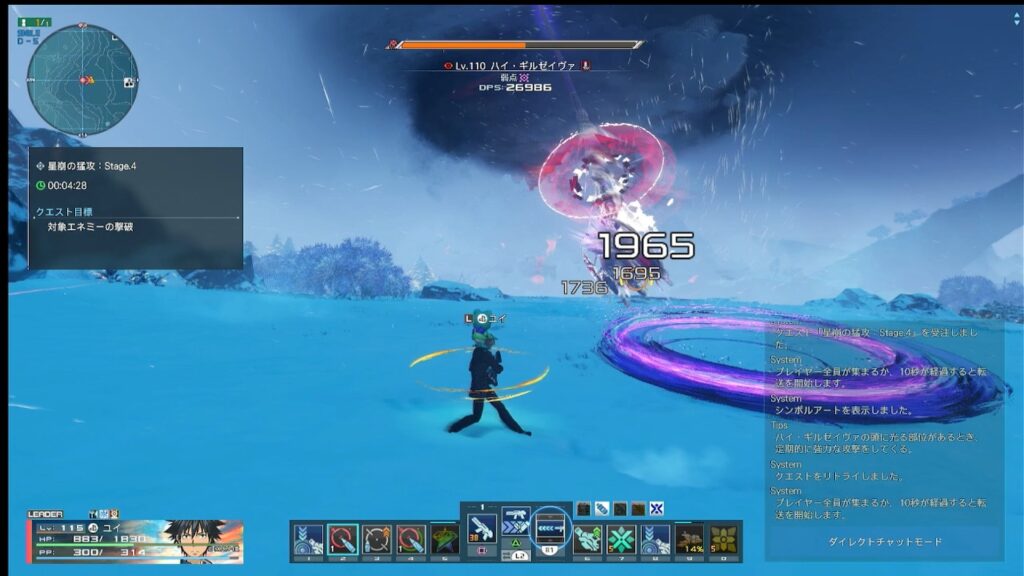Screen dimensions: 1024x576
Task: Select the rifle weapon slot showing 38
Action: (x=482, y=526)
